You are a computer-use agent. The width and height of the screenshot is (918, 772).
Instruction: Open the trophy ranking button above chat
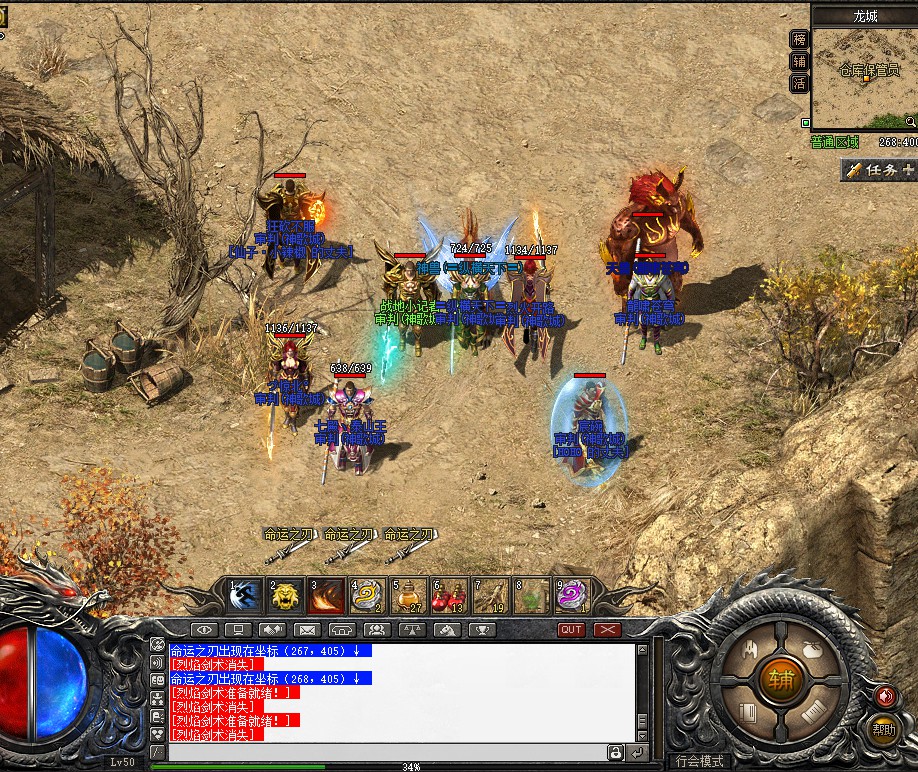[x=481, y=630]
